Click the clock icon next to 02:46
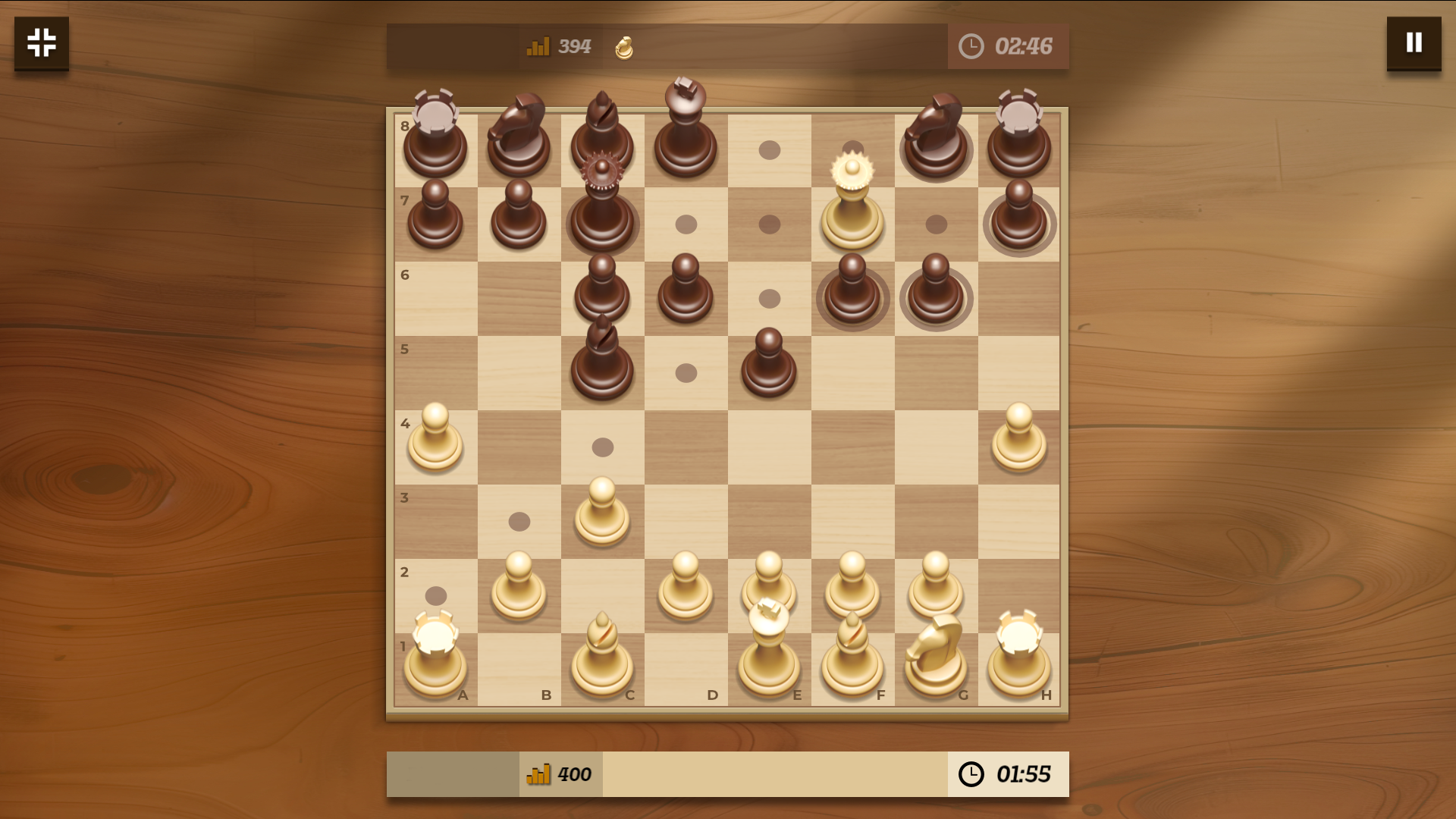This screenshot has width=1456, height=819. [x=971, y=46]
